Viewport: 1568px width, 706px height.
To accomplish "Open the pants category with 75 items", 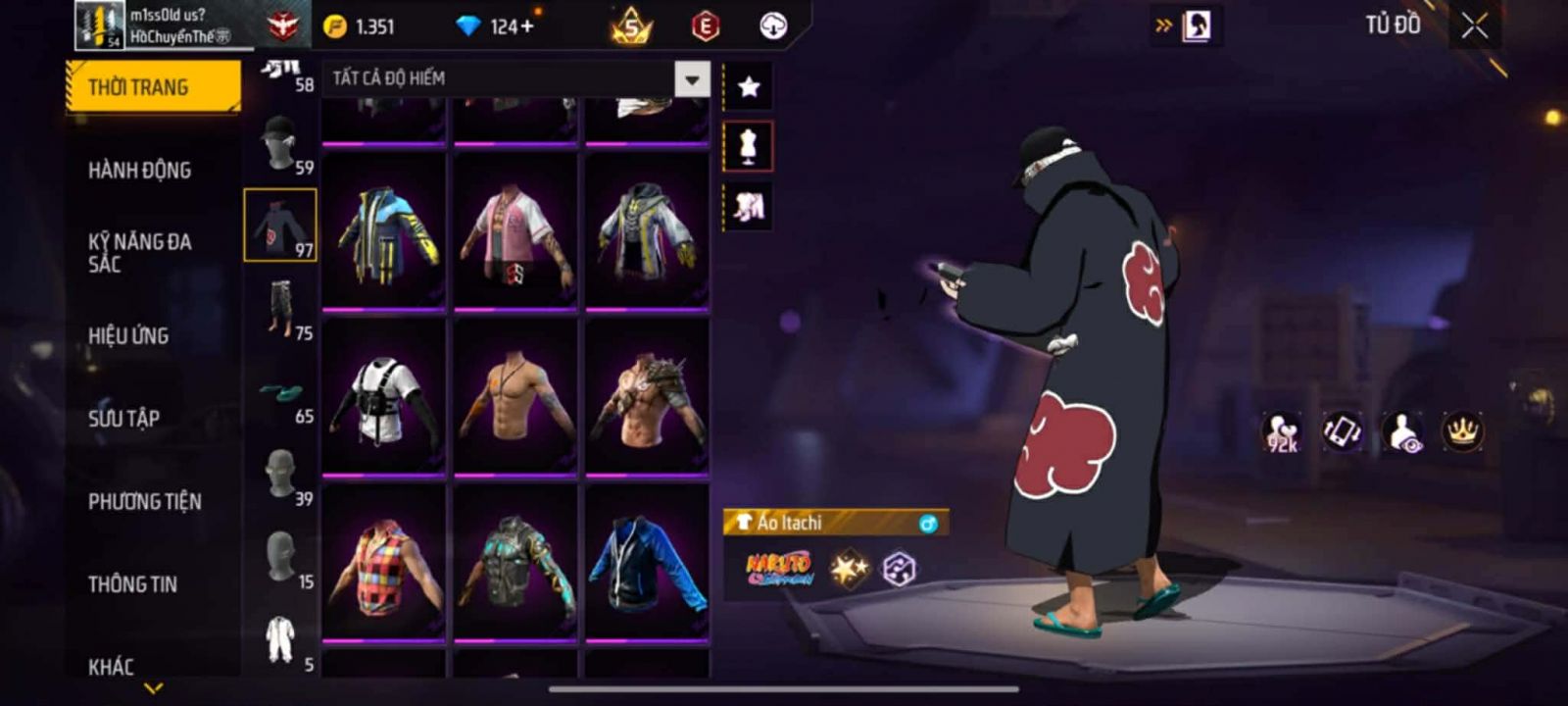I will tap(282, 310).
